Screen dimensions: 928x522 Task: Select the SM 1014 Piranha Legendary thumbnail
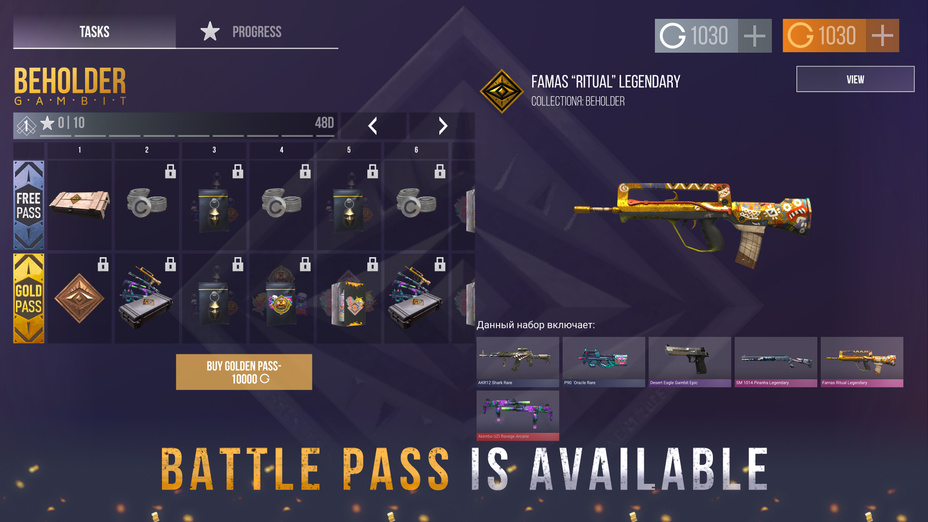pos(775,361)
